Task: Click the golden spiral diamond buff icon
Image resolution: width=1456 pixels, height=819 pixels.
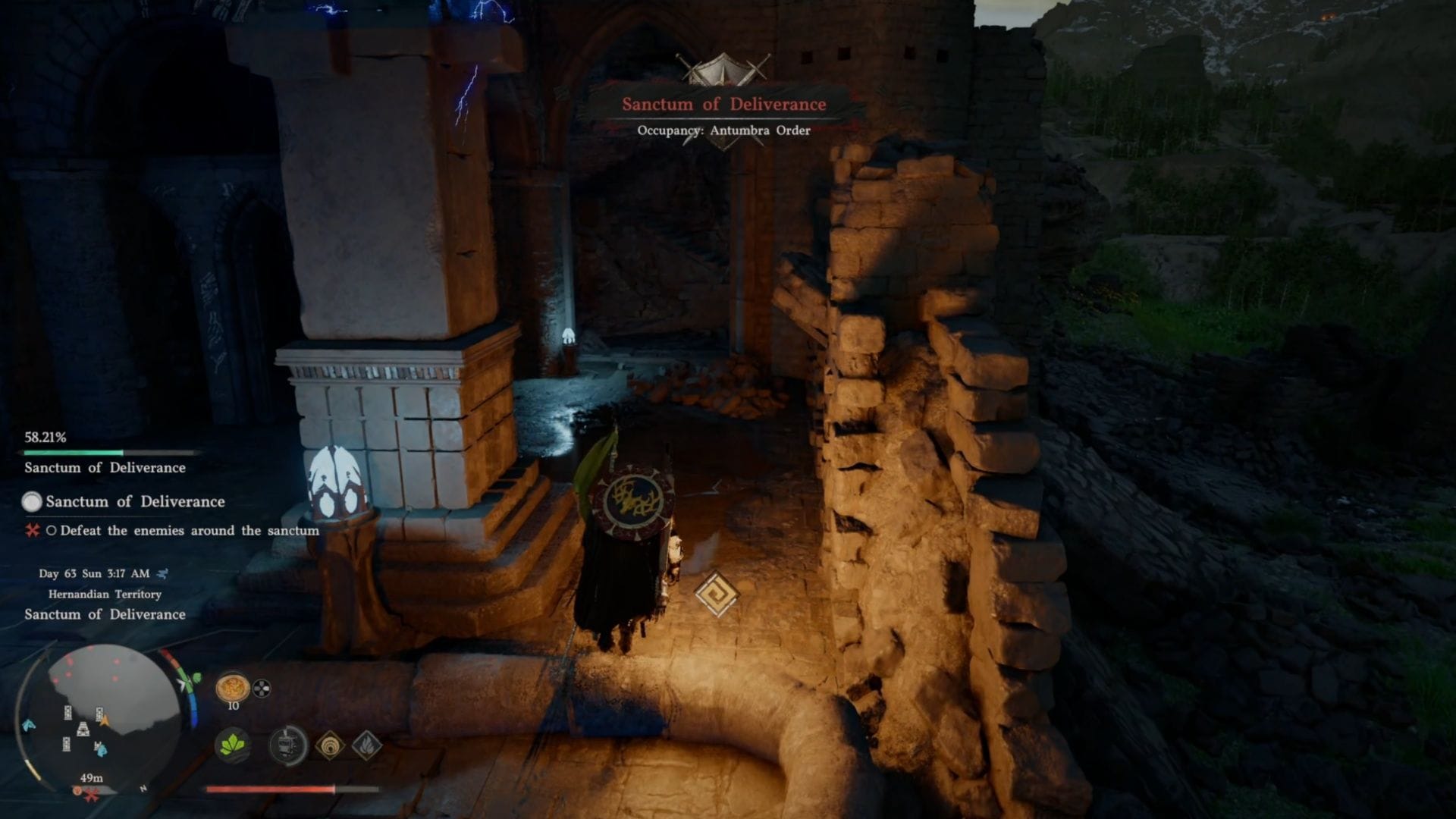Action: 330,745
